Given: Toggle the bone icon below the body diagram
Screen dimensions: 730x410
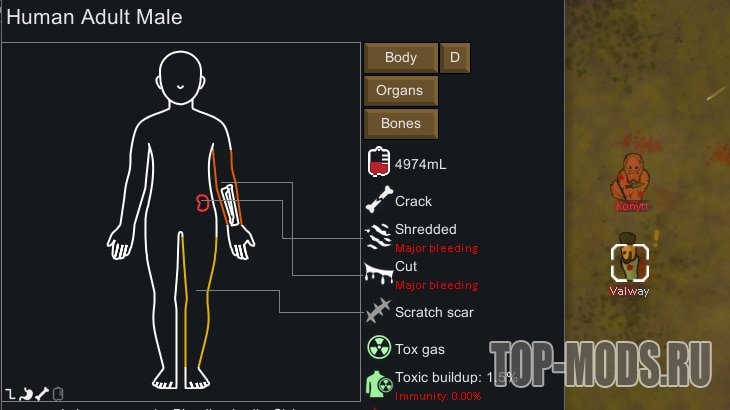Looking at the screenshot, I should [42, 393].
